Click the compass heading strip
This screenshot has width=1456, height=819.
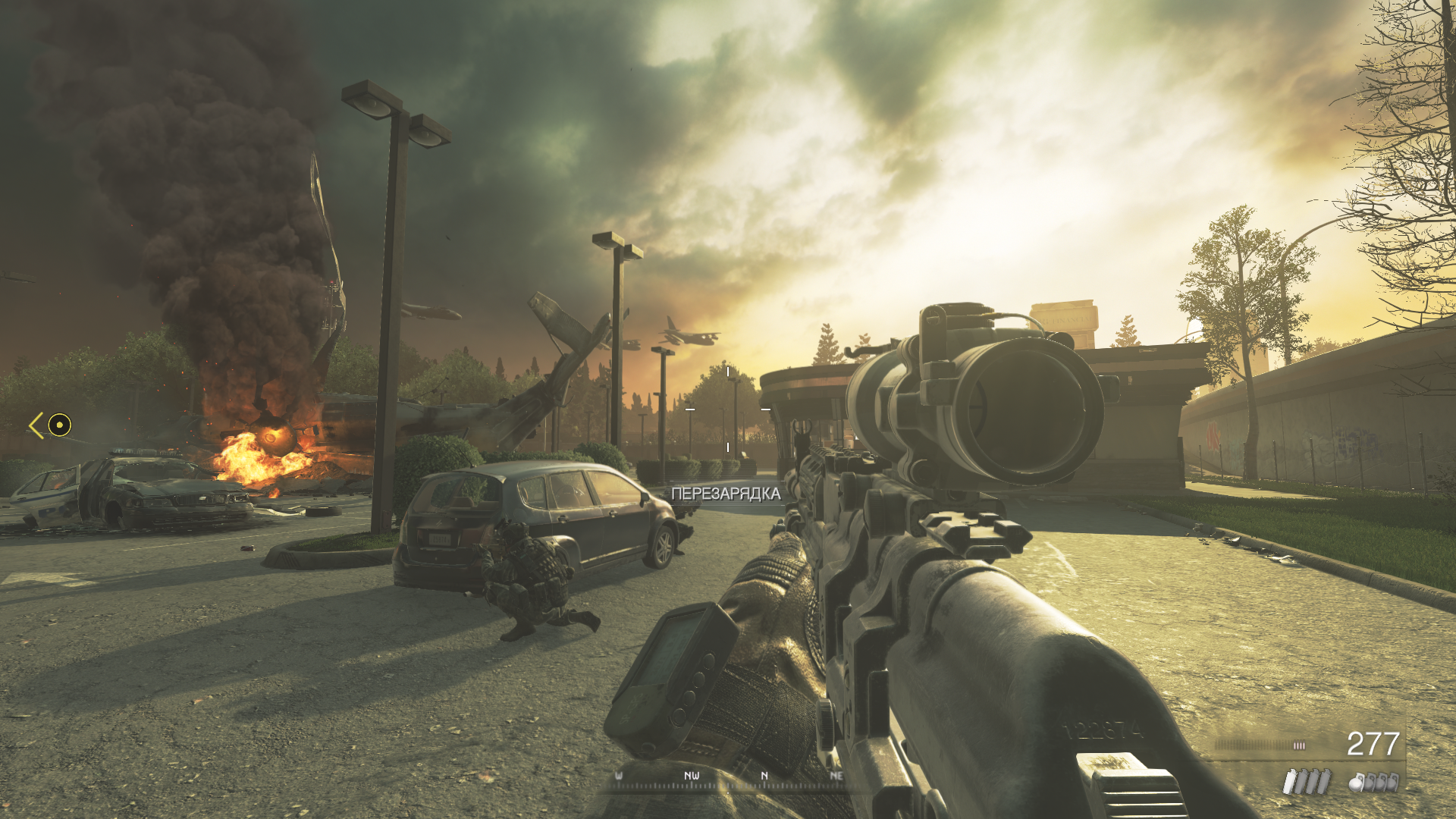(x=728, y=779)
